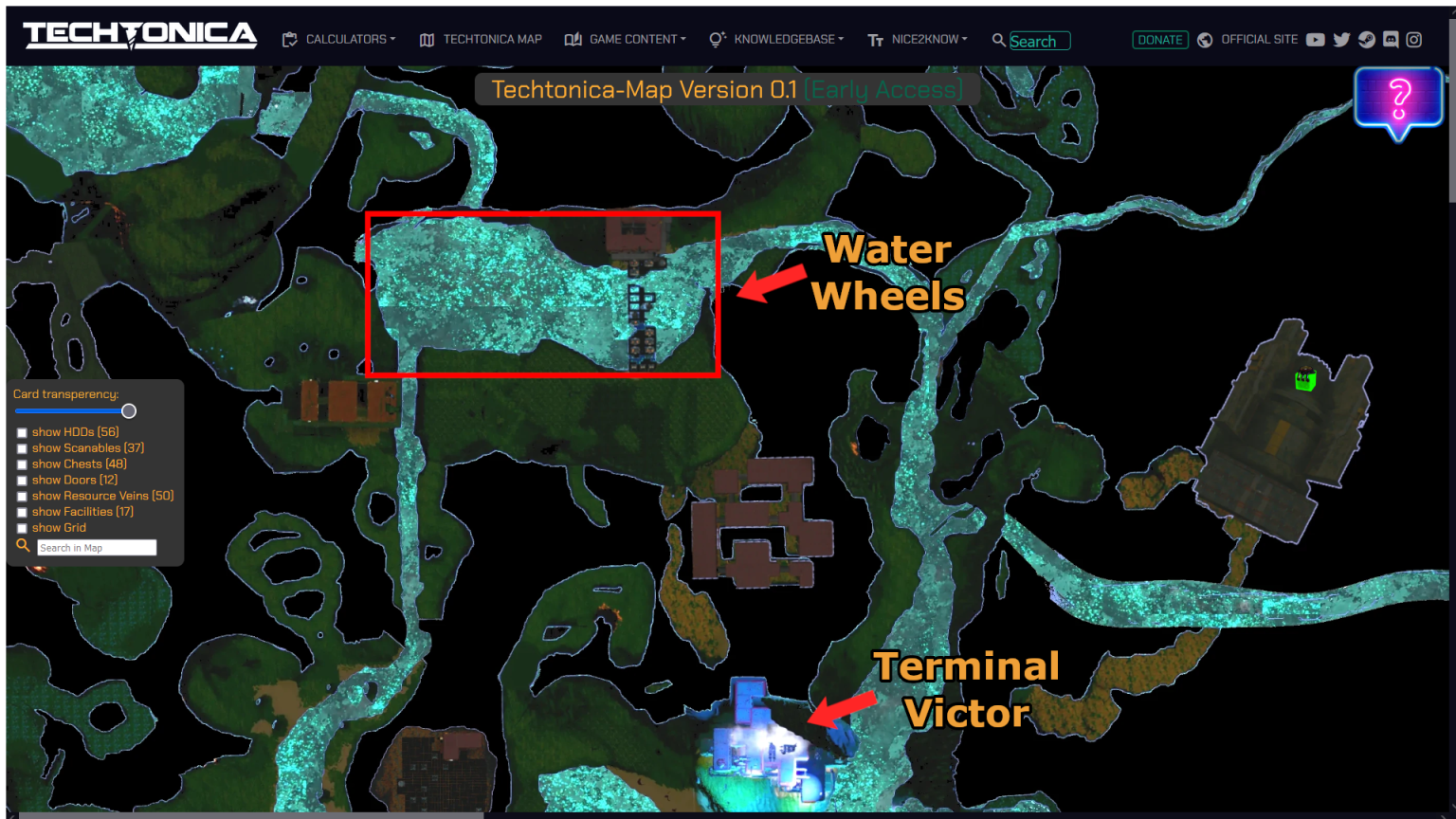
Task: Open Instagram through its camera icon
Action: [1414, 40]
